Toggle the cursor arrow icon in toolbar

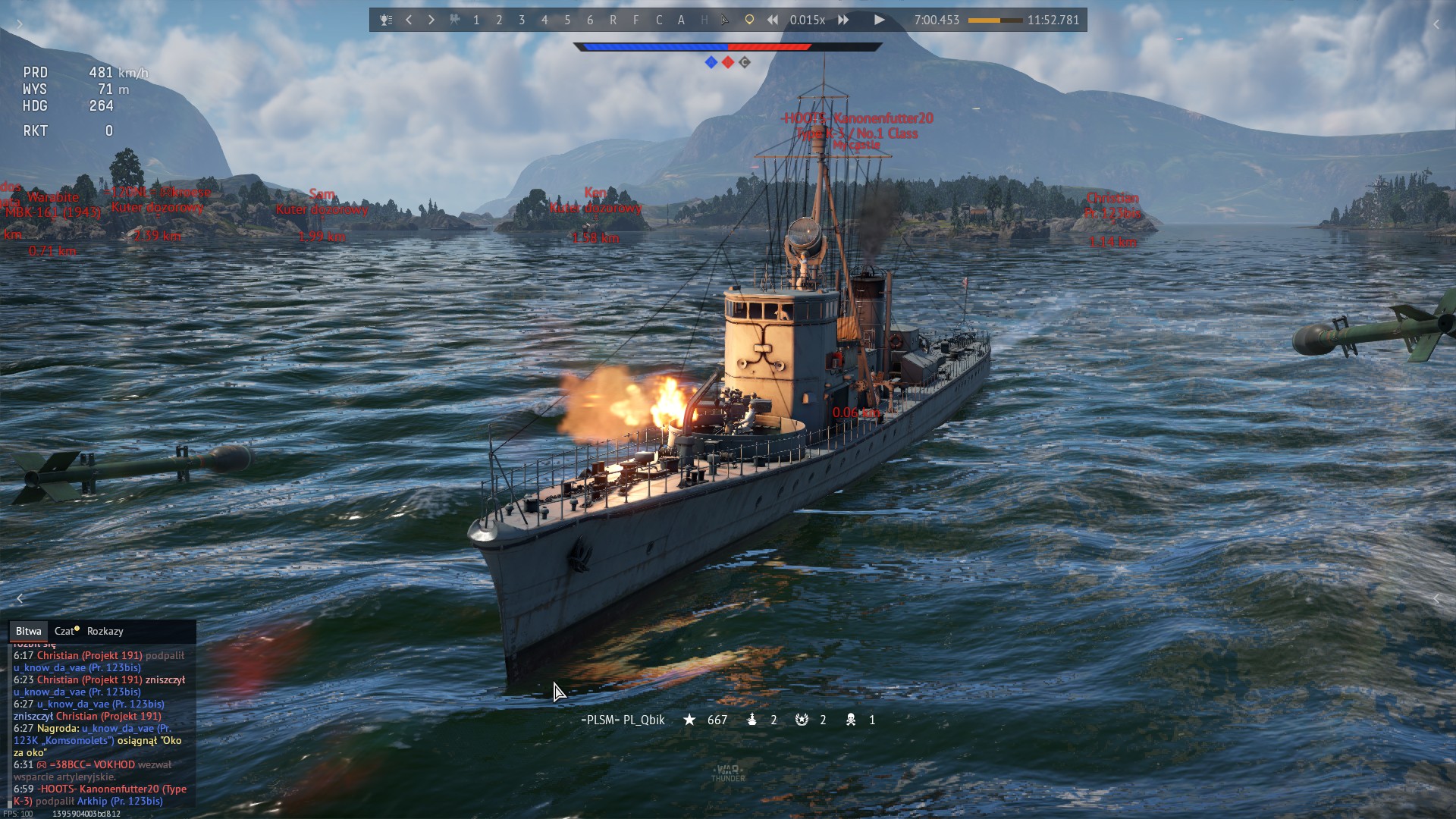(726, 20)
